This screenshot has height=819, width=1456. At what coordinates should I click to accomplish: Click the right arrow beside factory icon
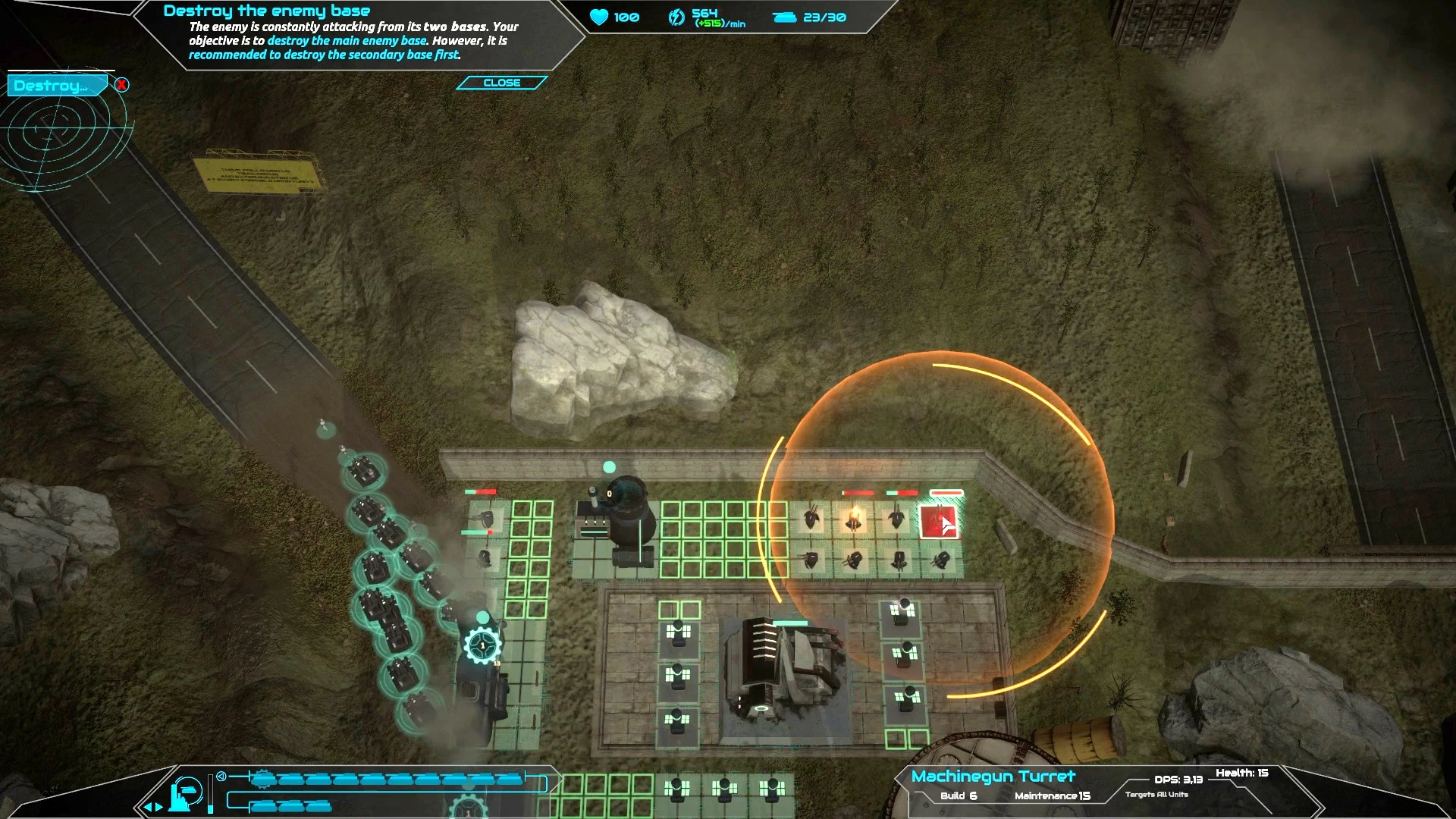click(x=159, y=807)
